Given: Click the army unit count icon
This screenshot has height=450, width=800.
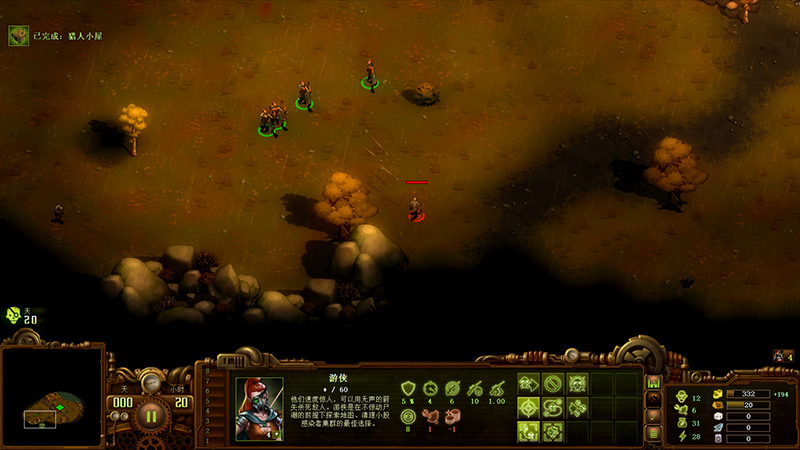Looking at the screenshot, I should pos(779,356).
